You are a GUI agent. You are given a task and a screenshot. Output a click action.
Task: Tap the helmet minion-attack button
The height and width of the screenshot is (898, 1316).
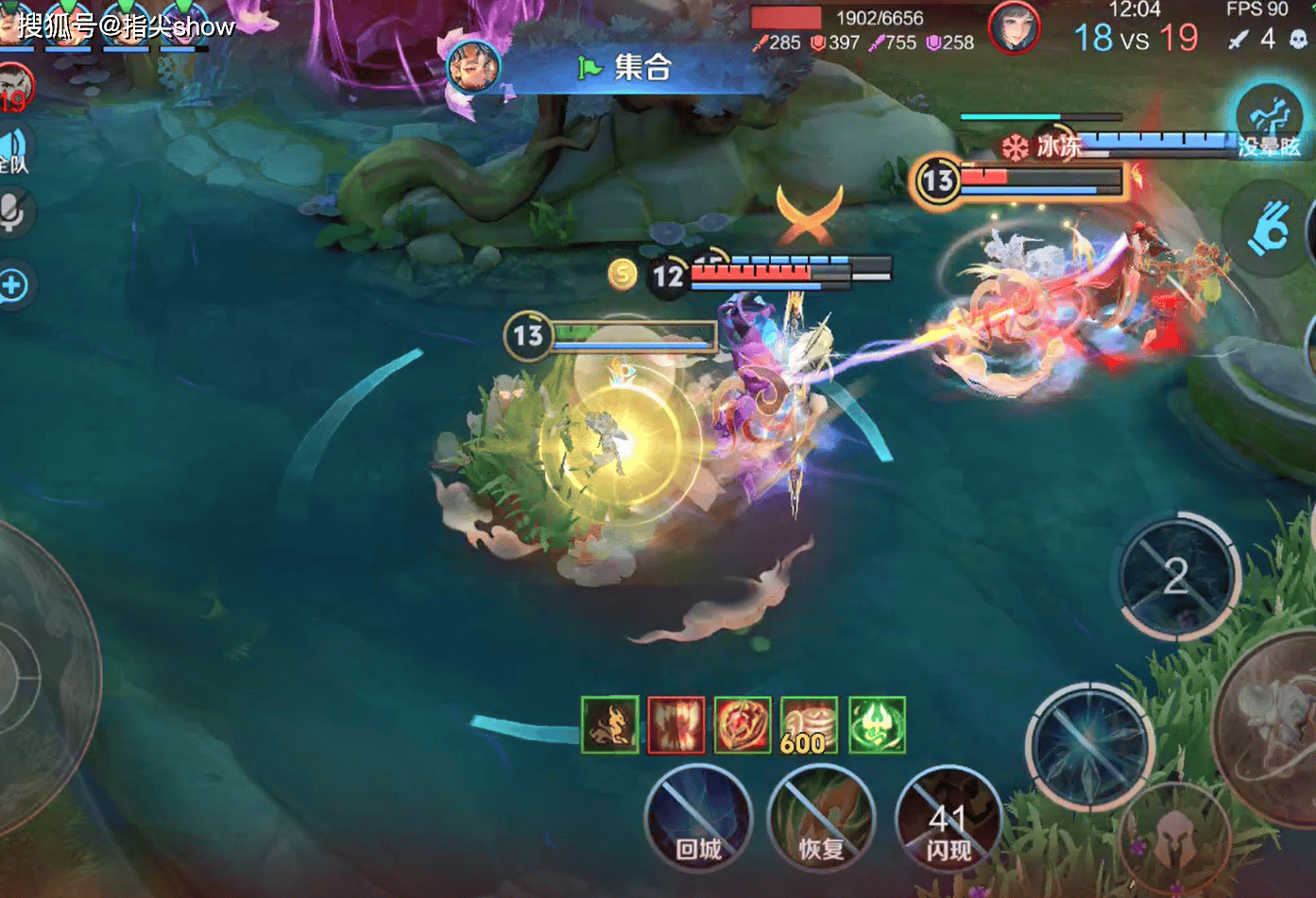1174,836
